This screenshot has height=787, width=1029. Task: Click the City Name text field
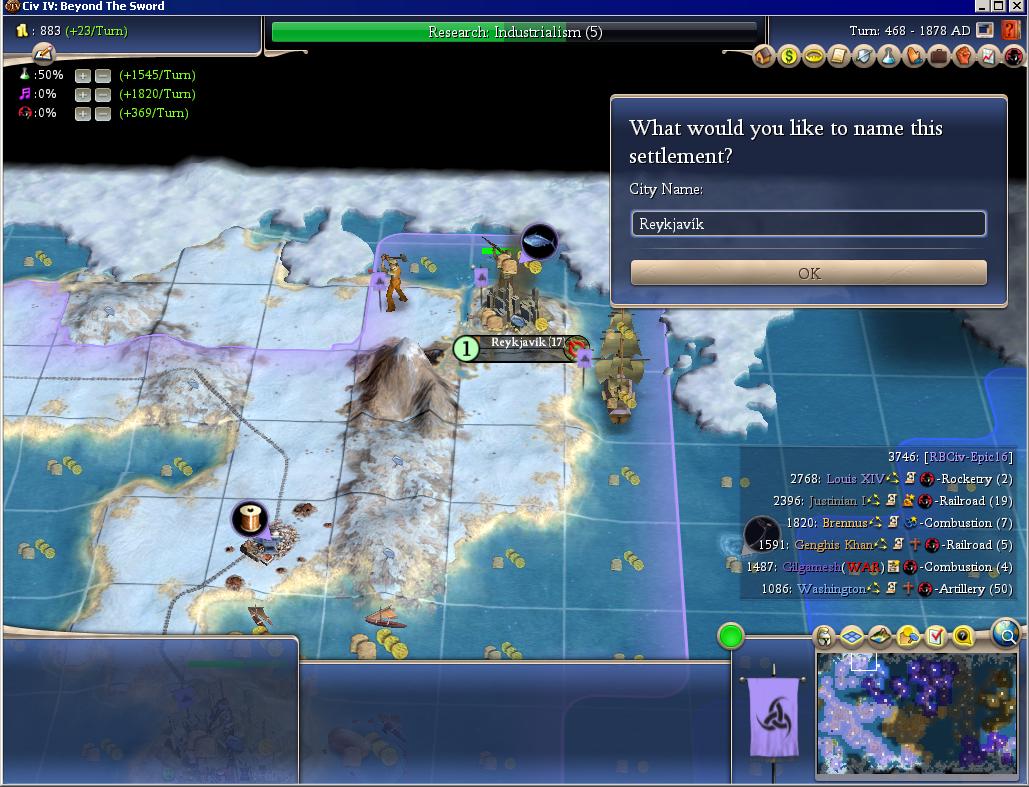tap(808, 224)
